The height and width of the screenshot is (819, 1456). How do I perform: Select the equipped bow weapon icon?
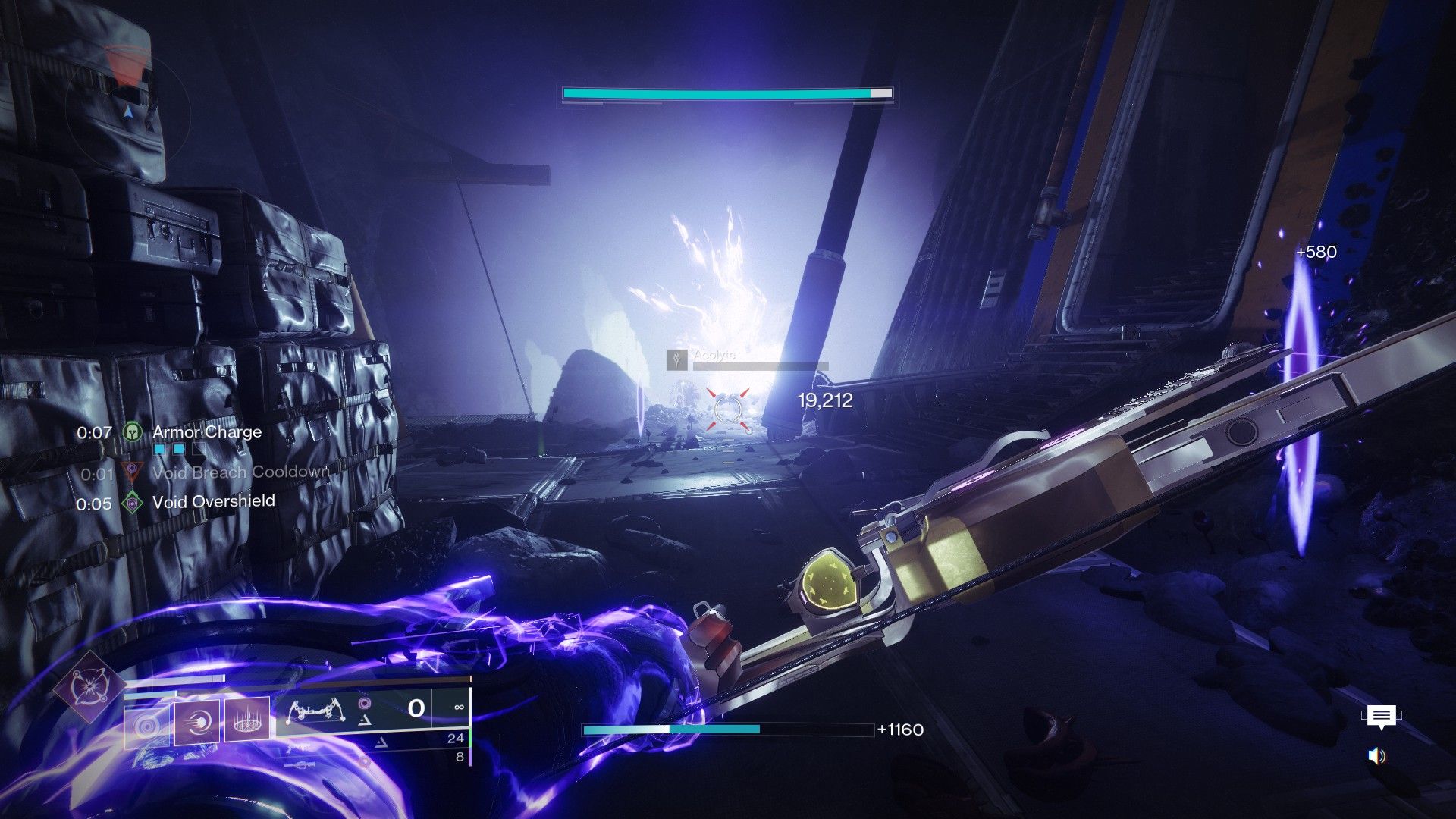pos(317,713)
